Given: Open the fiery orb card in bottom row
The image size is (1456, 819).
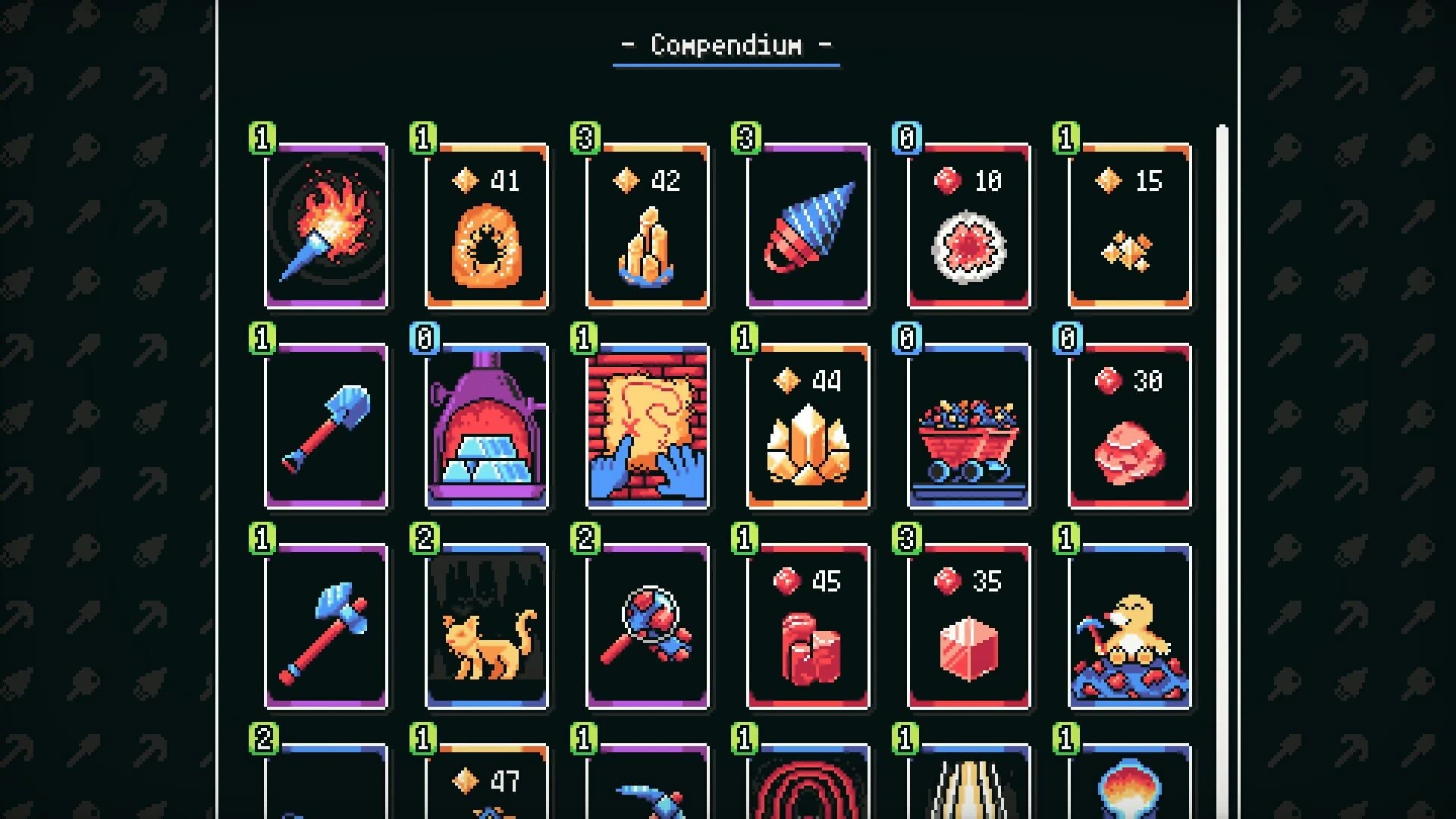Looking at the screenshot, I should coord(1128,789).
